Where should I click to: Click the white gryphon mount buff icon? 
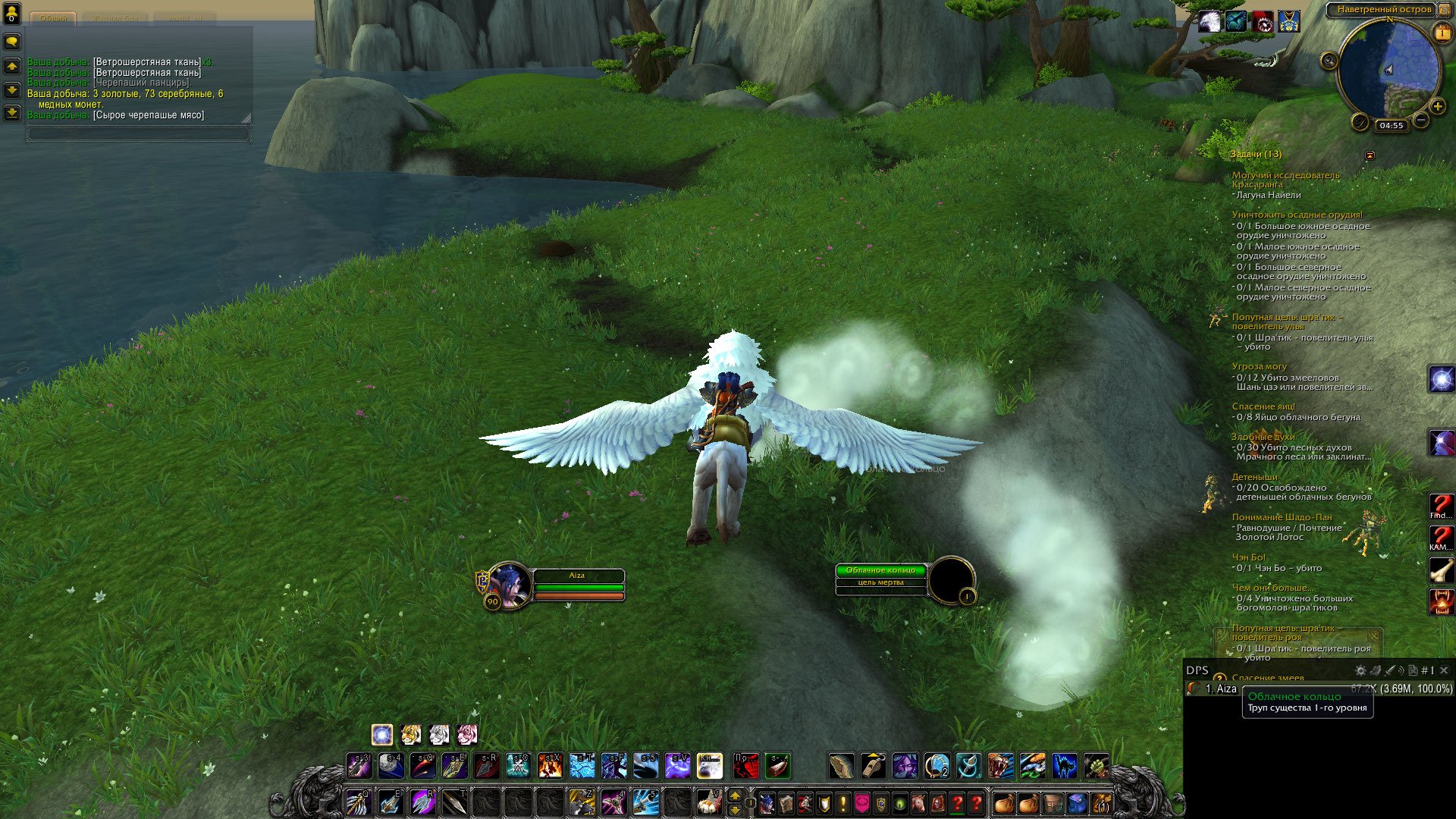1210,22
